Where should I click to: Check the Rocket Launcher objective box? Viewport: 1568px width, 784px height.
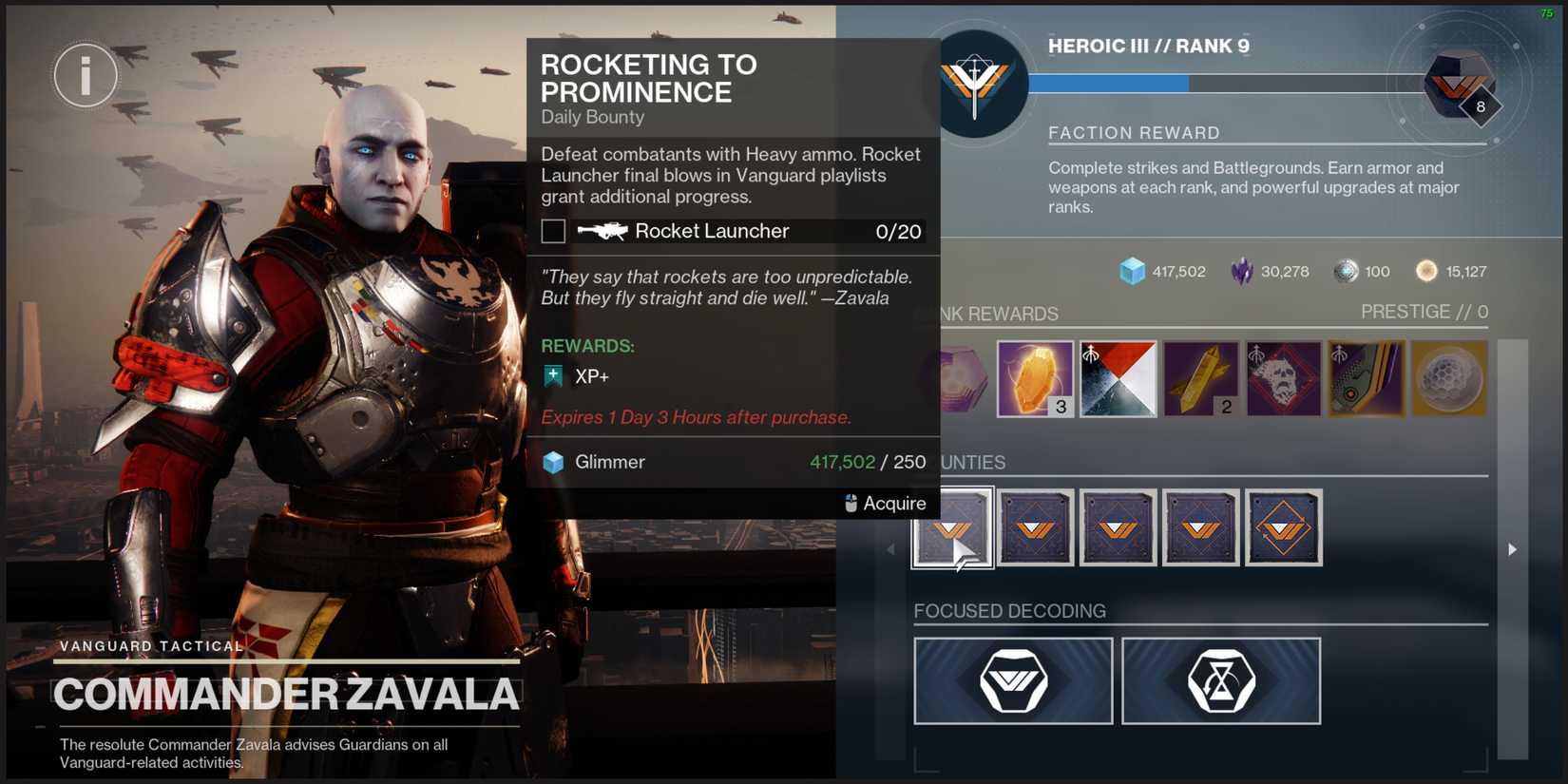[x=552, y=230]
